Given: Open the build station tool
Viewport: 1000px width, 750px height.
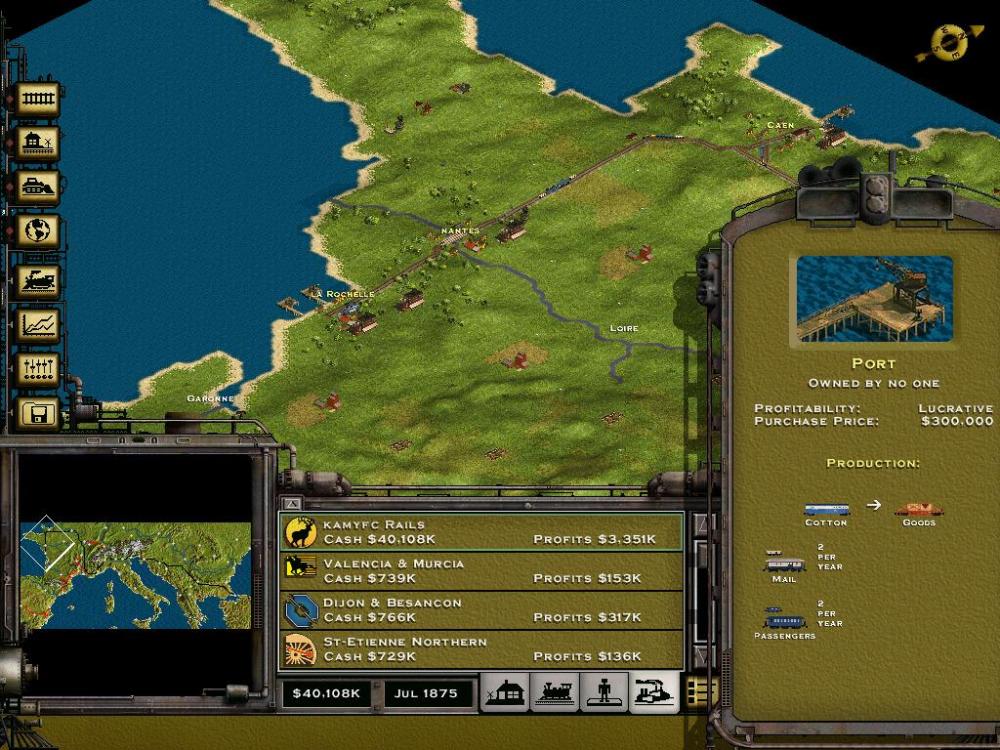Looking at the screenshot, I should tap(37, 144).
